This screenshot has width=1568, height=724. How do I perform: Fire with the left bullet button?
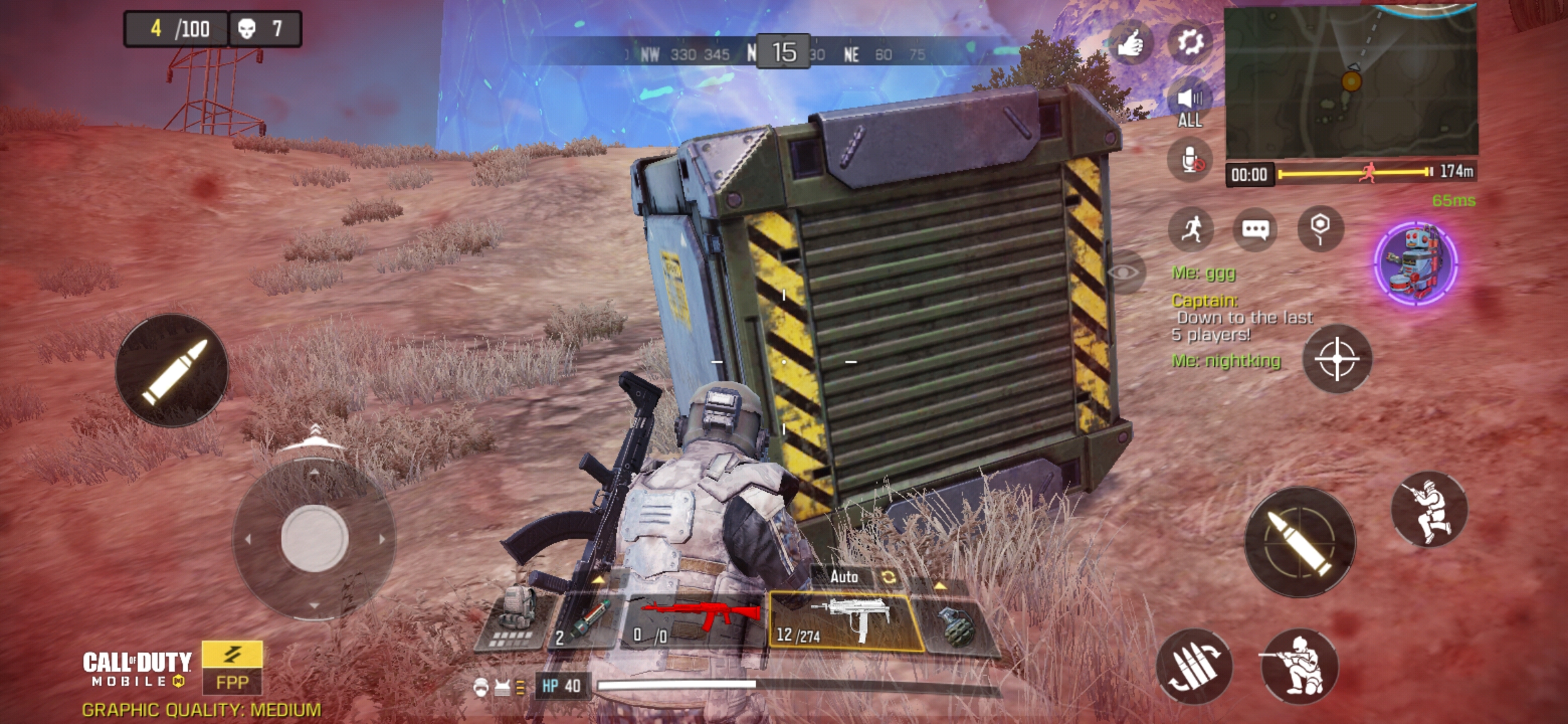[172, 370]
